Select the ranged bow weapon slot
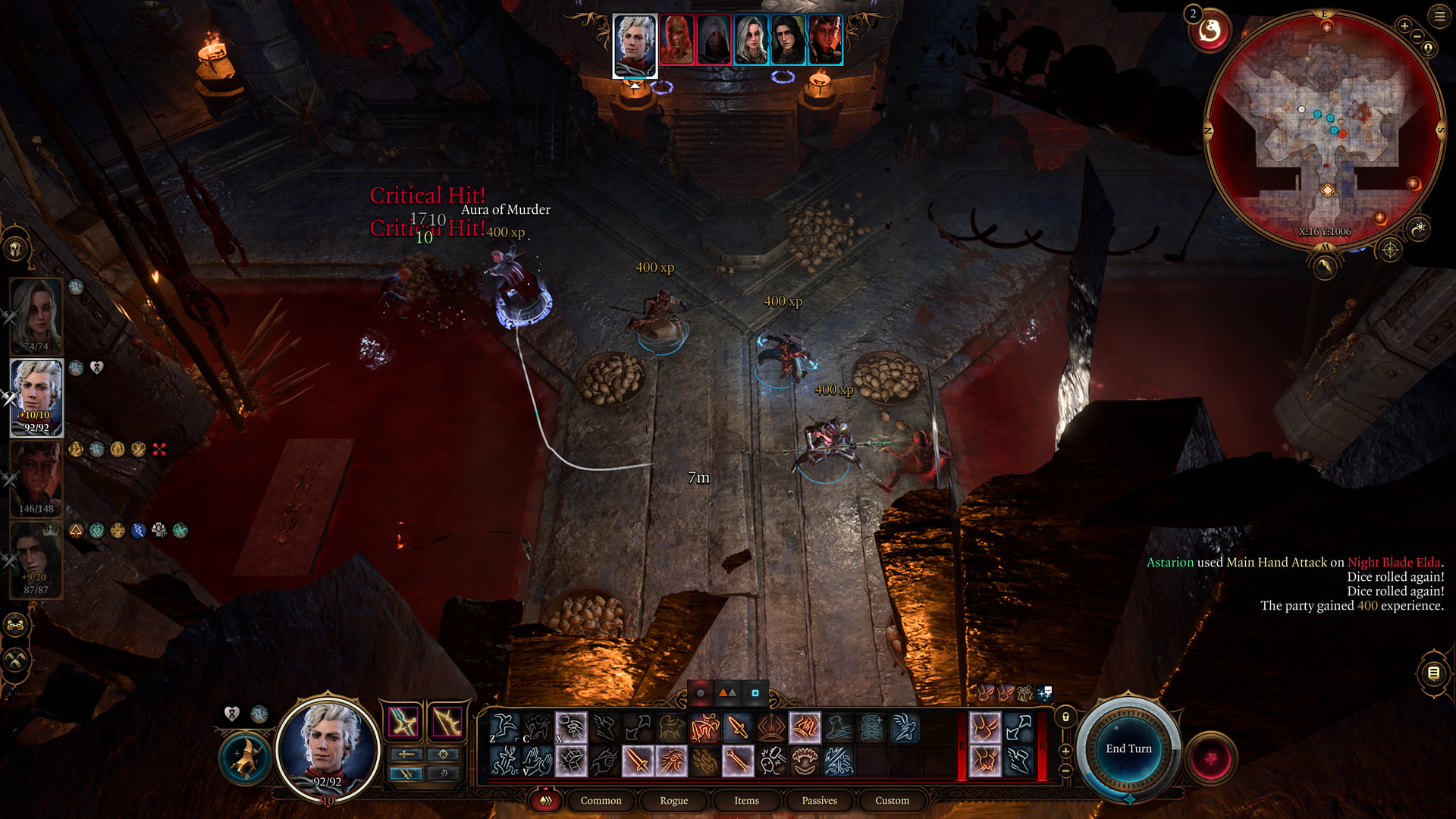The width and height of the screenshot is (1456, 819). [x=447, y=721]
